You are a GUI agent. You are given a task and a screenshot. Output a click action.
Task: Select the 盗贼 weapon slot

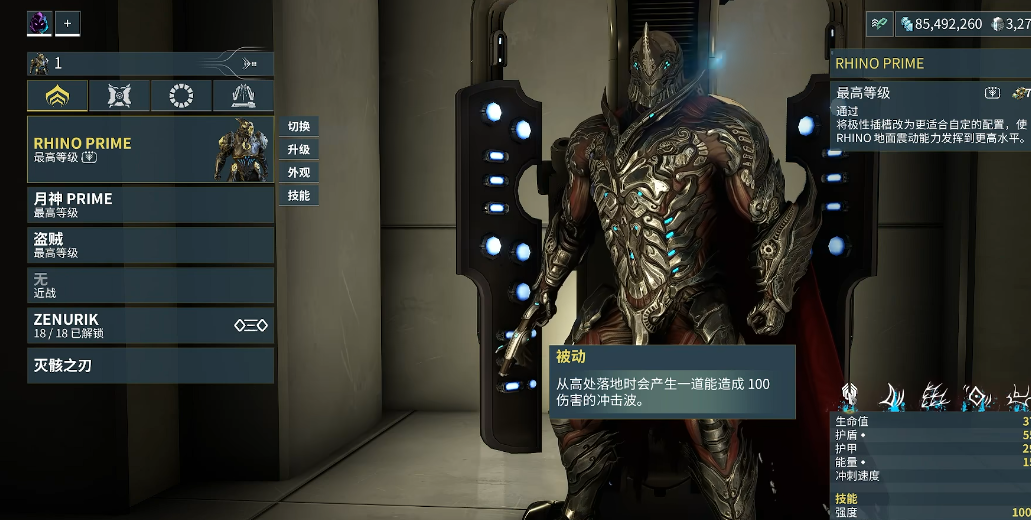(x=150, y=245)
